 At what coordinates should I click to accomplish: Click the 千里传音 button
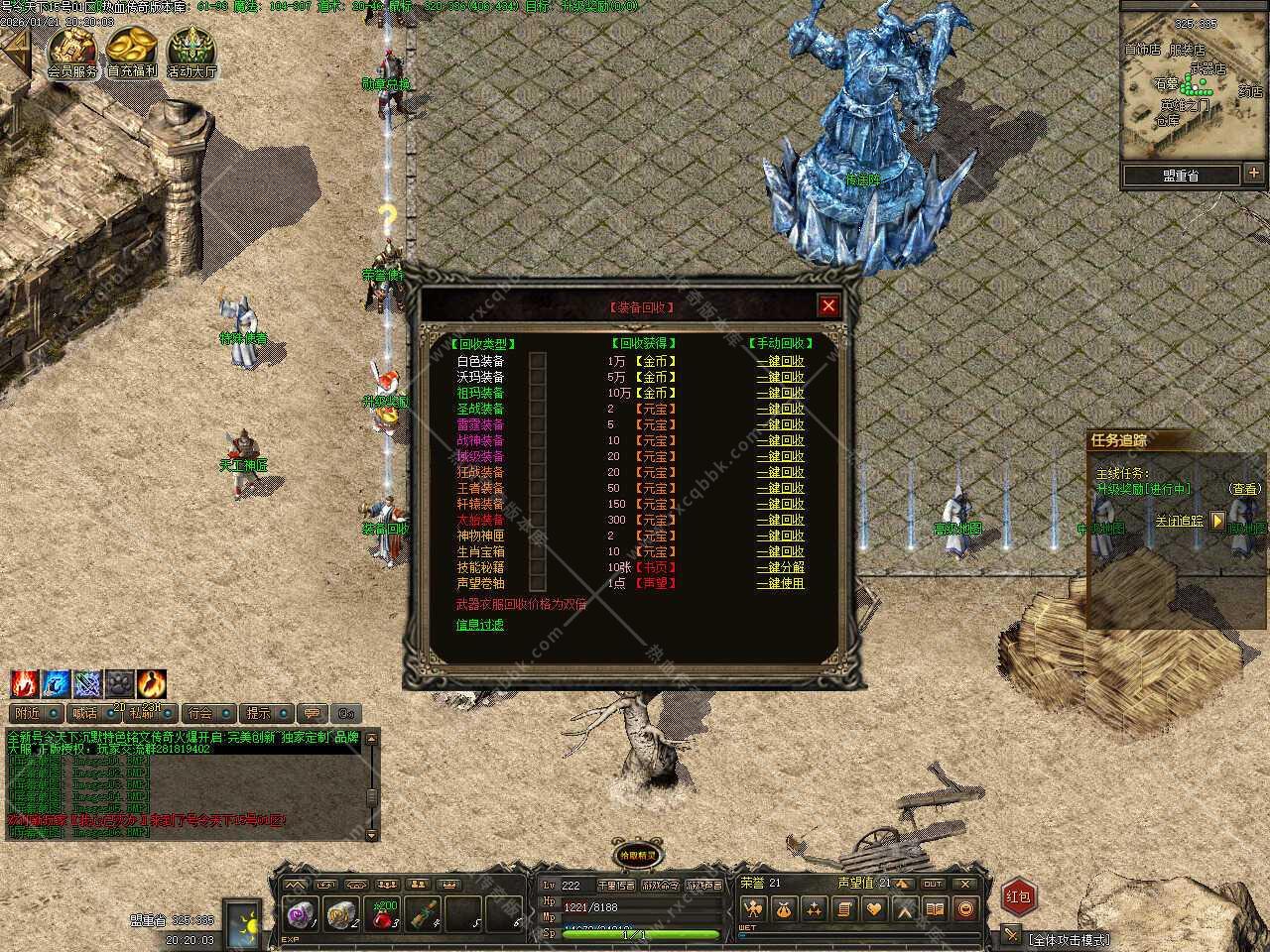615,886
